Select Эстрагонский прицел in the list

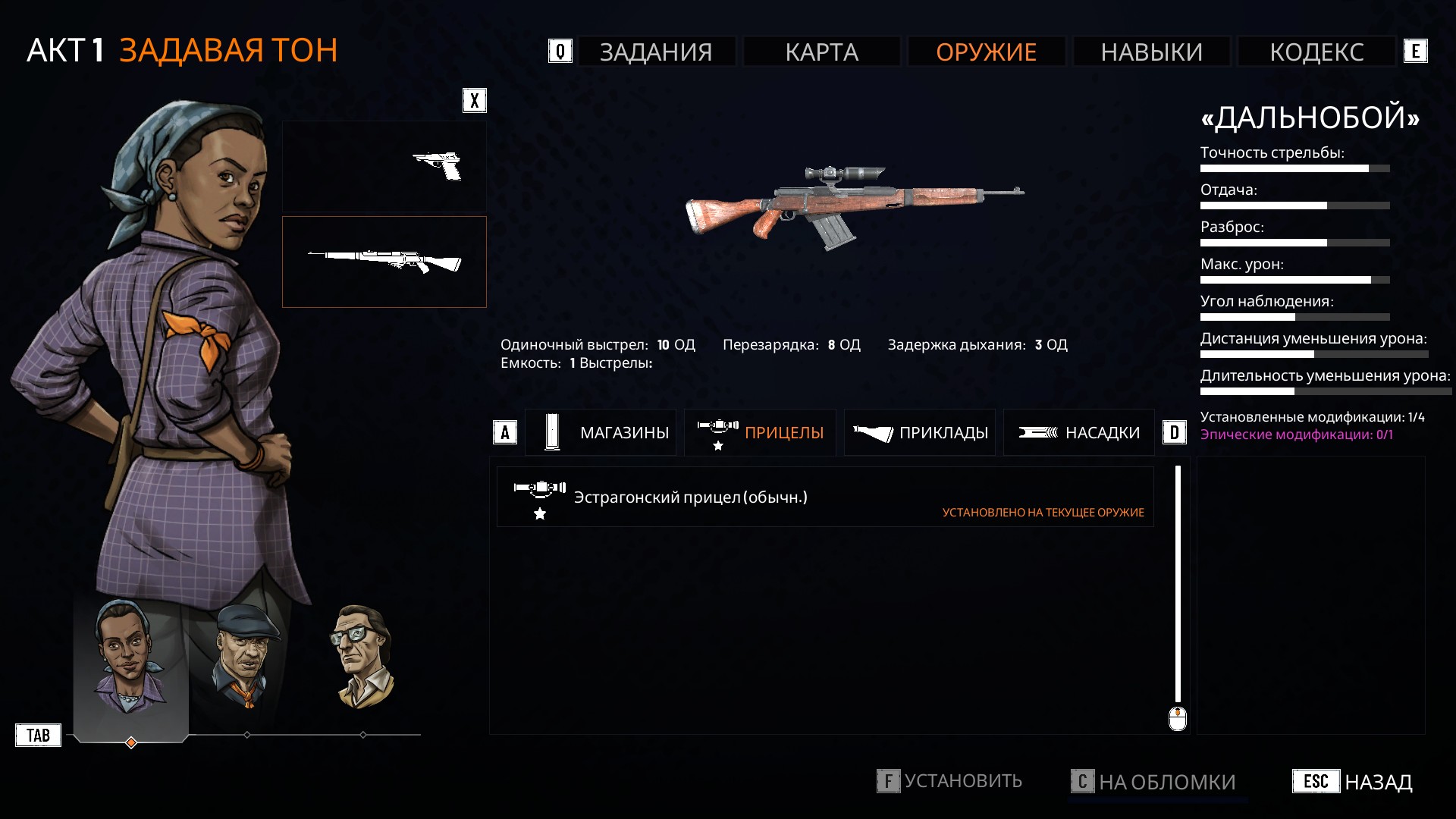click(x=825, y=497)
